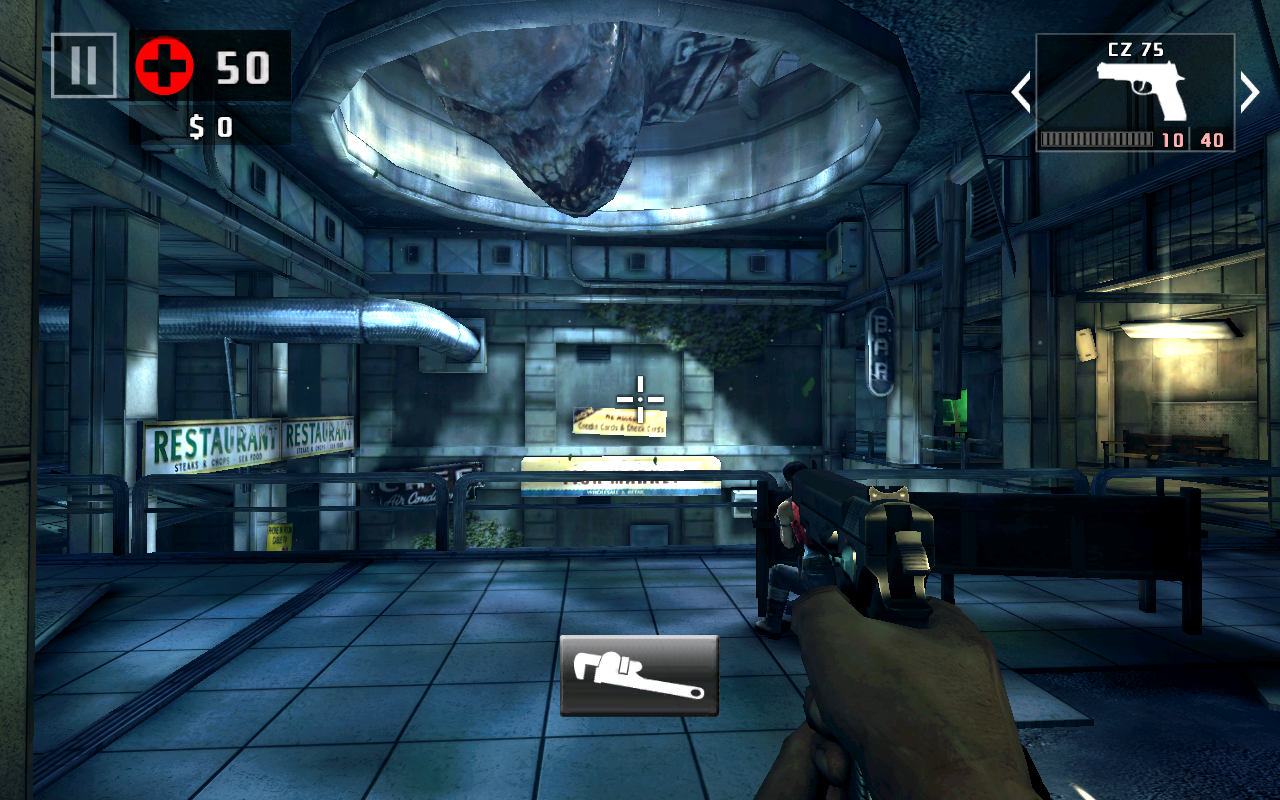Switch to the previous weapon
1280x800 pixels.
(x=1021, y=93)
